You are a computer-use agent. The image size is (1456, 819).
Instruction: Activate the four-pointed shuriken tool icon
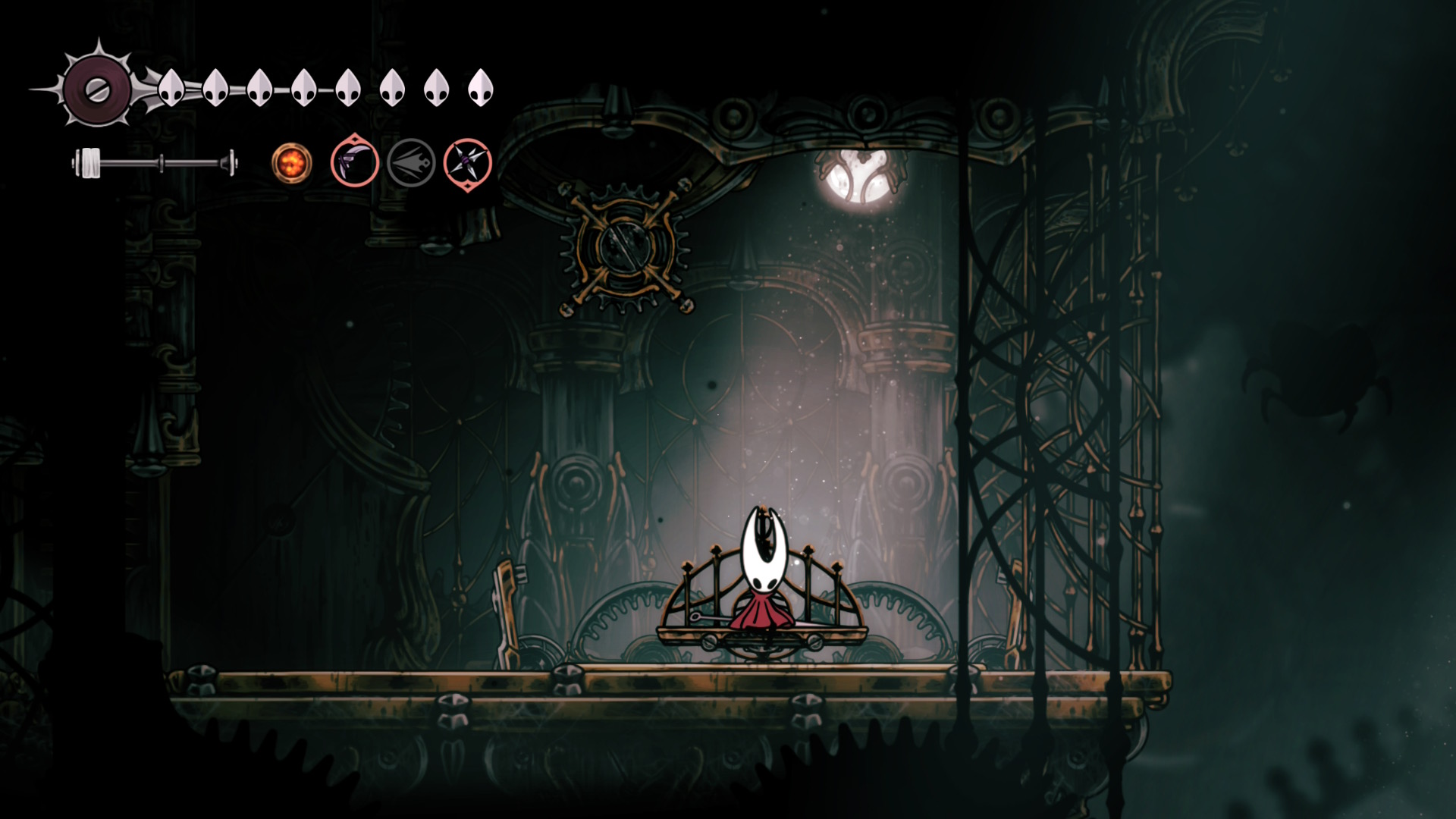tap(467, 163)
